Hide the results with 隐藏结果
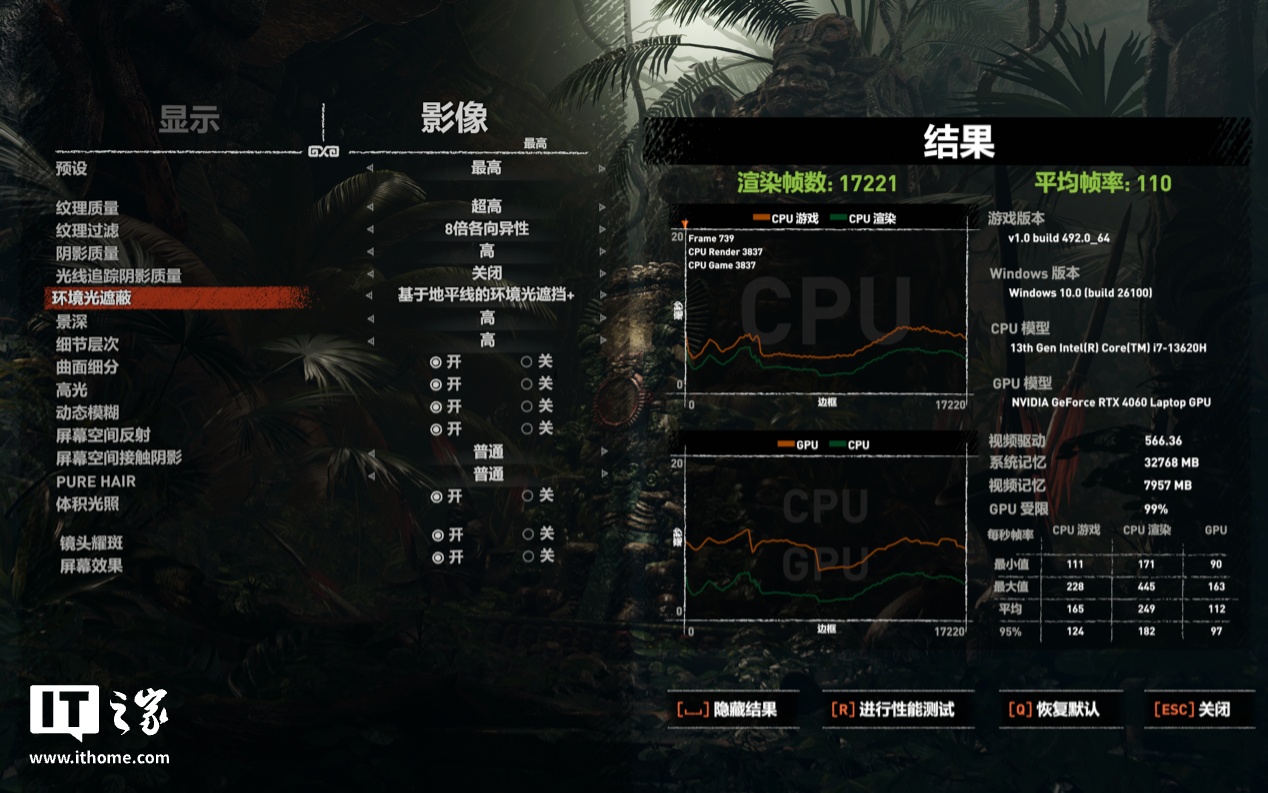Viewport: 1268px width, 793px height. (726, 709)
